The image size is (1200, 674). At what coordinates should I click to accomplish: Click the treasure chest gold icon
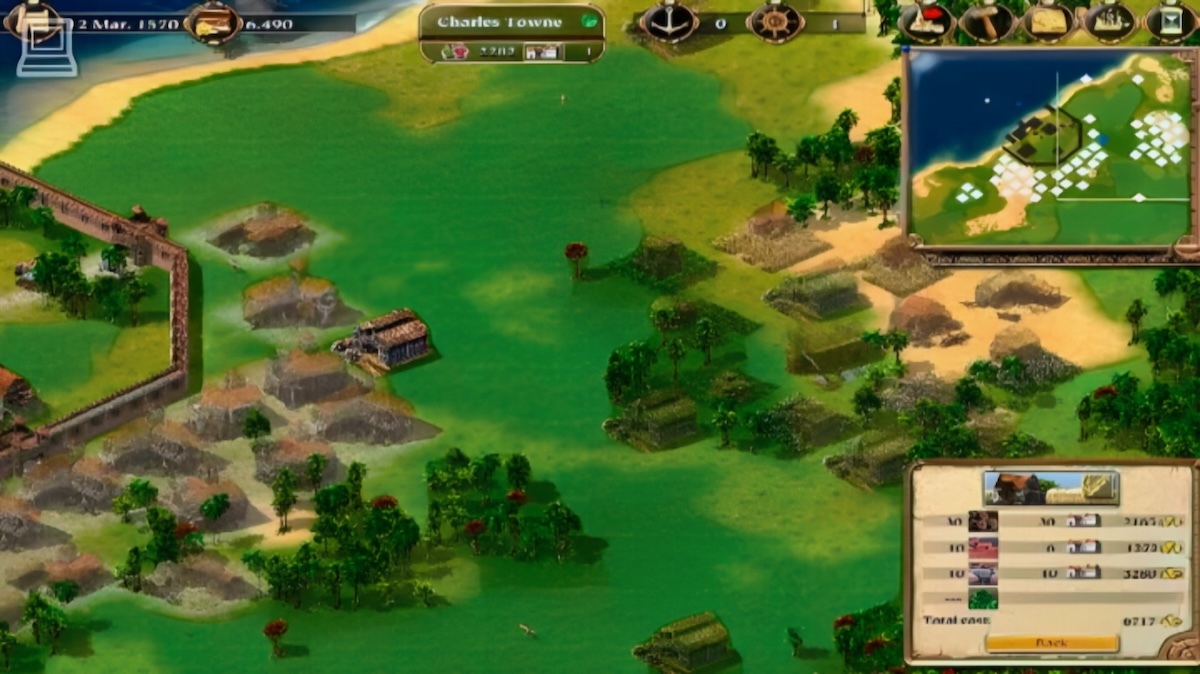pos(213,22)
